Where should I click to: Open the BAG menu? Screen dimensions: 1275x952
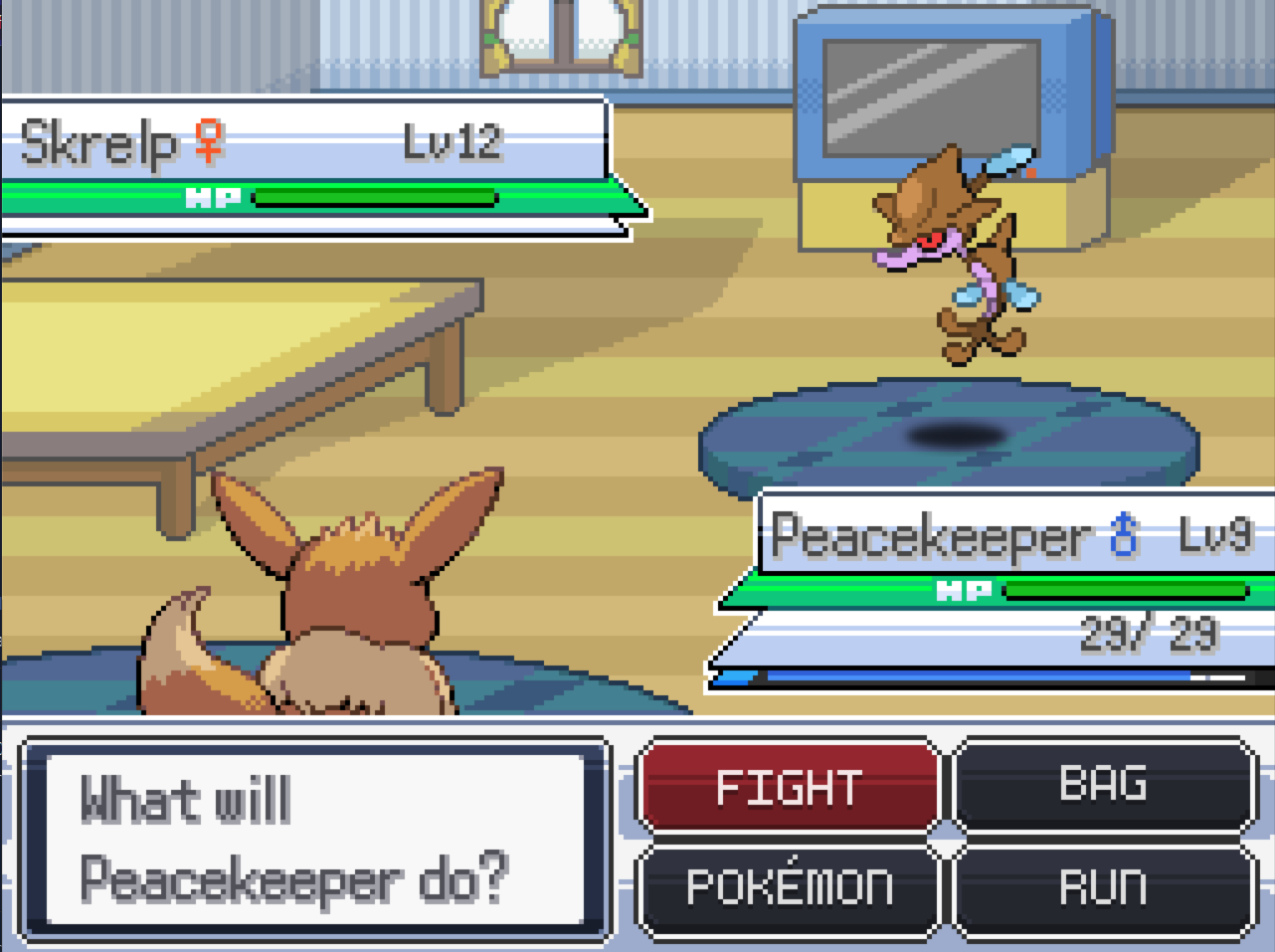1103,785
